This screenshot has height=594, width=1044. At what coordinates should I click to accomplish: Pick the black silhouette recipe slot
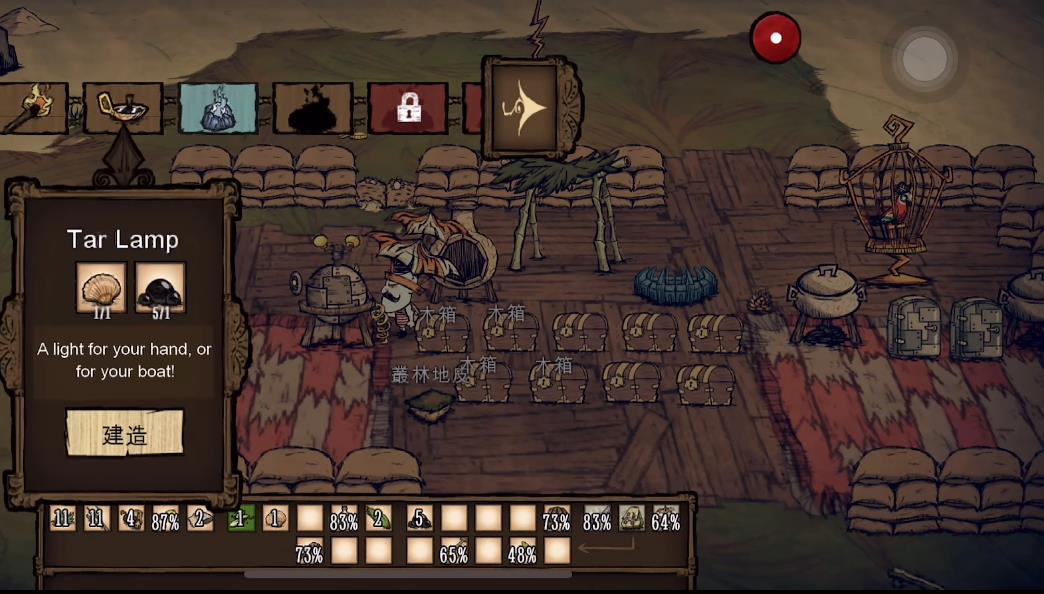(312, 108)
